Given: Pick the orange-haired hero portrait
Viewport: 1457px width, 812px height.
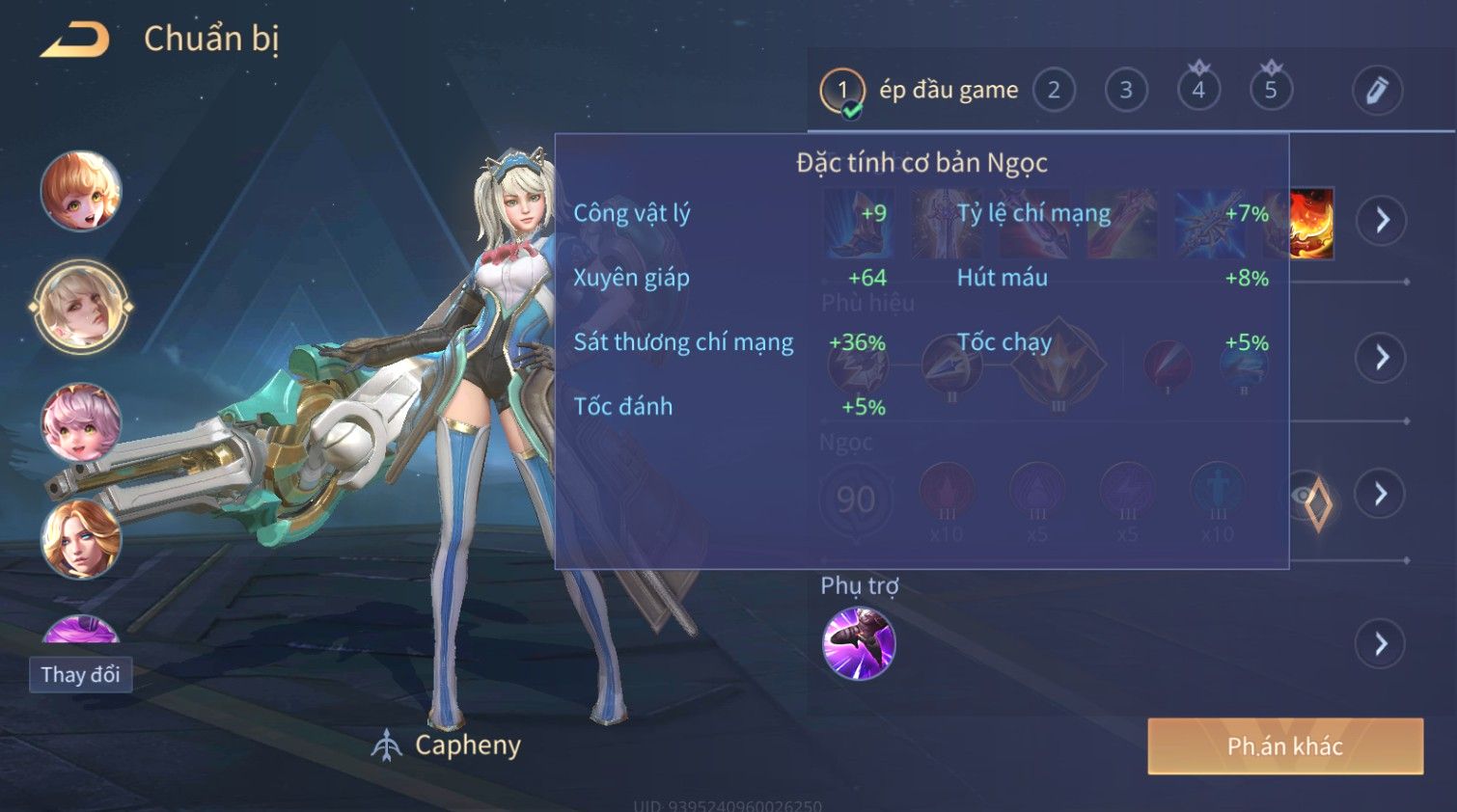Looking at the screenshot, I should (x=81, y=191).
